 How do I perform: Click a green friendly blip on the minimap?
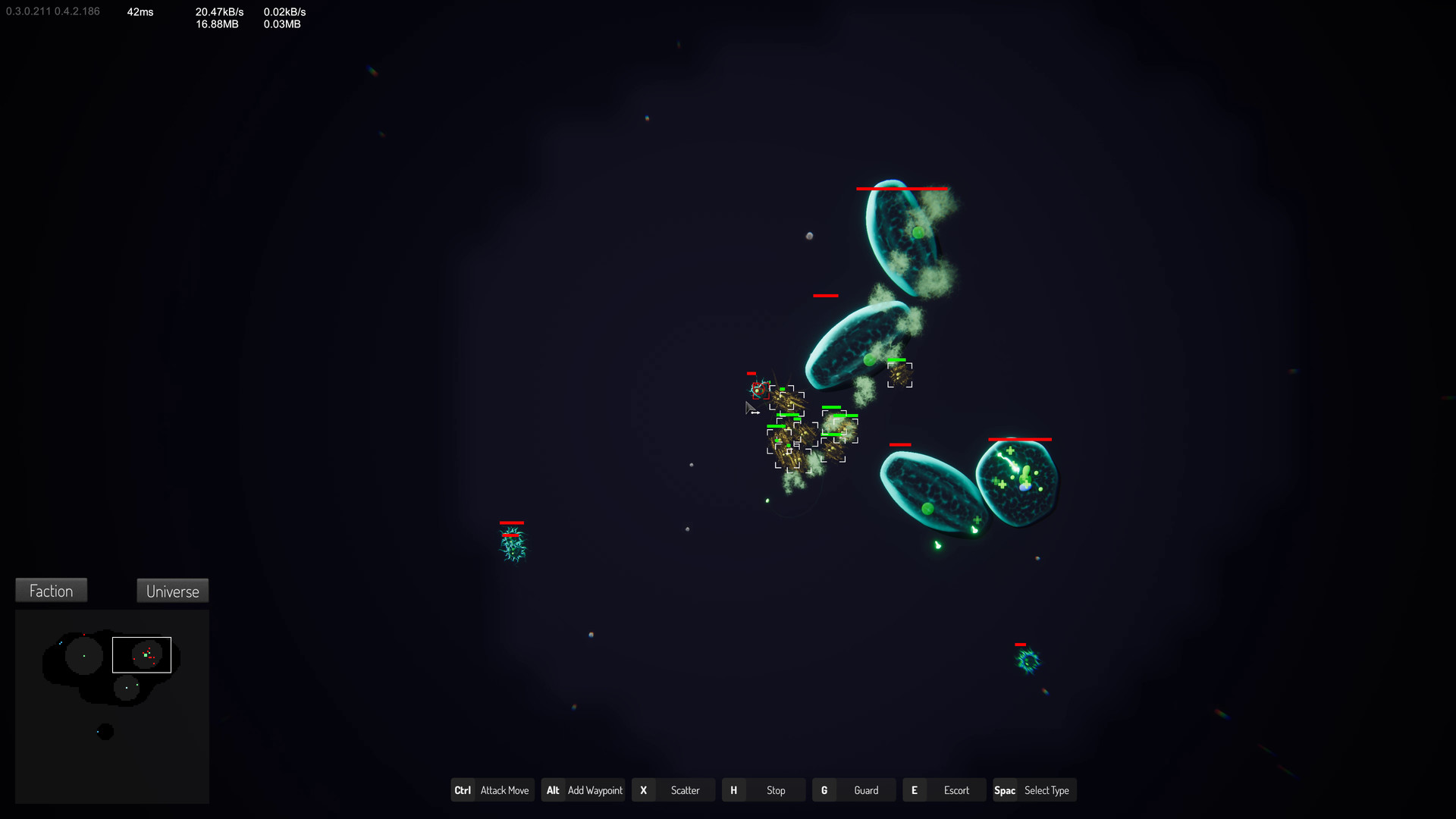(x=146, y=654)
